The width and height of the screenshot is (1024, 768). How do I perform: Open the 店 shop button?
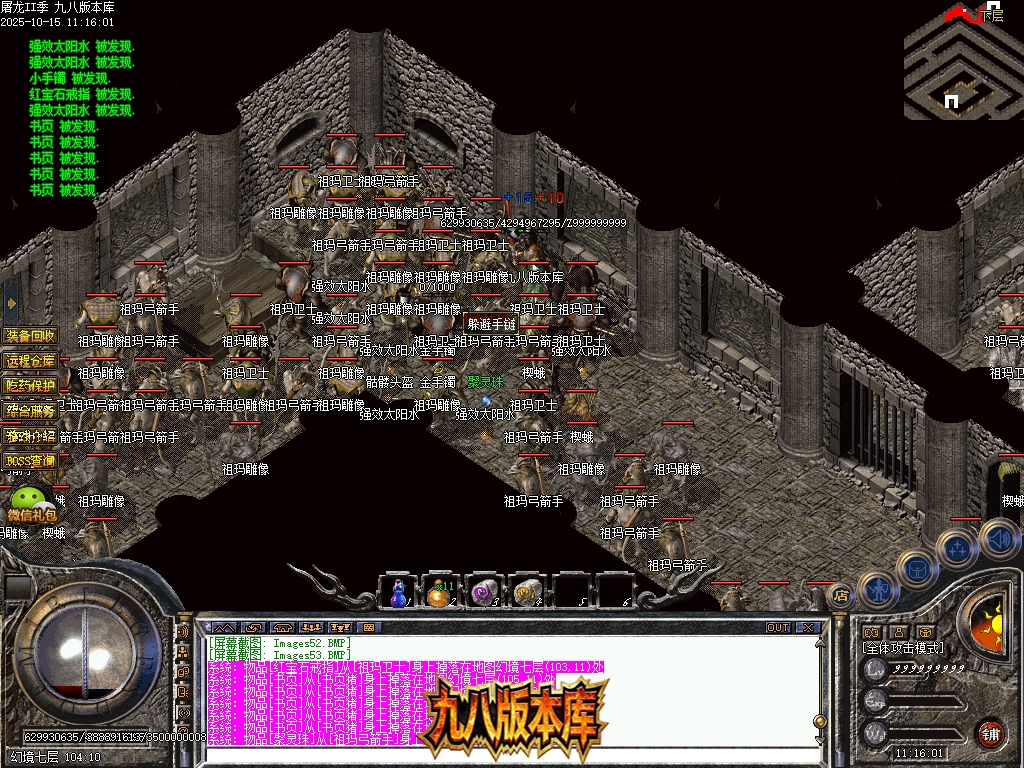tap(841, 595)
